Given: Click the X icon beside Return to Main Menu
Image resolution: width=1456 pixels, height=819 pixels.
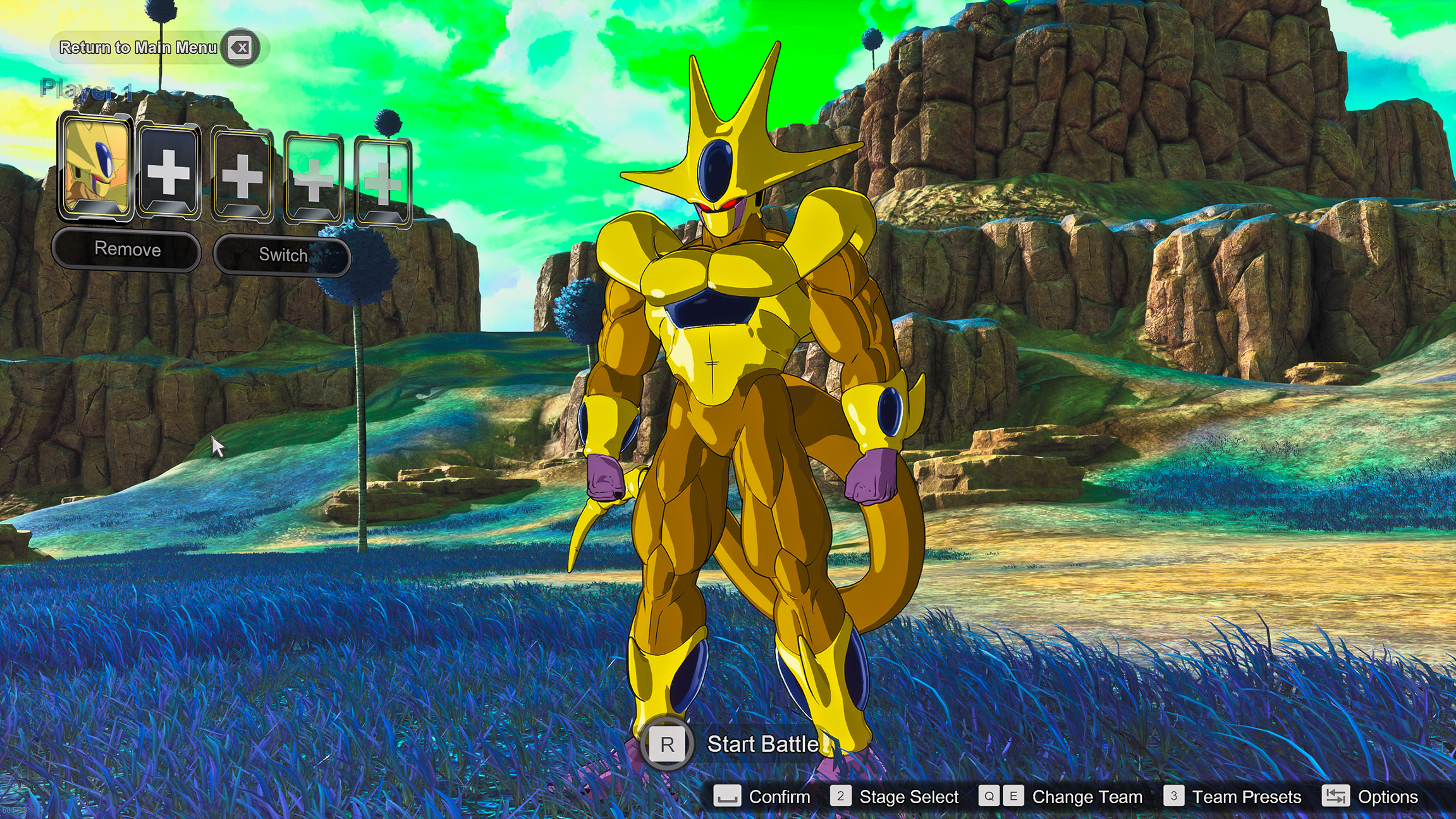Looking at the screenshot, I should pyautogui.click(x=239, y=47).
